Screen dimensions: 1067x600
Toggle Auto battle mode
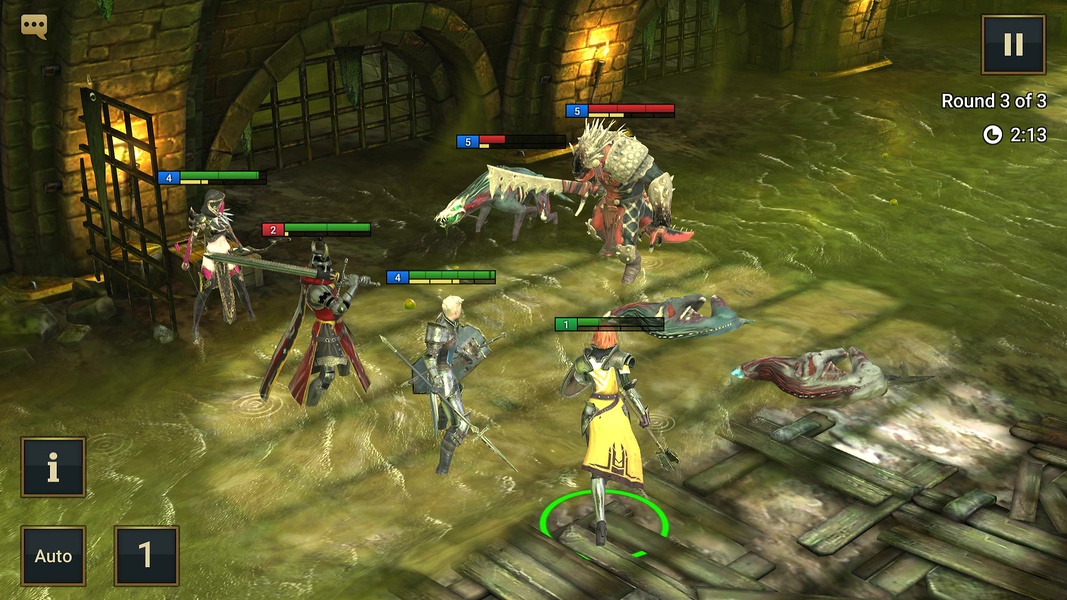(x=53, y=556)
